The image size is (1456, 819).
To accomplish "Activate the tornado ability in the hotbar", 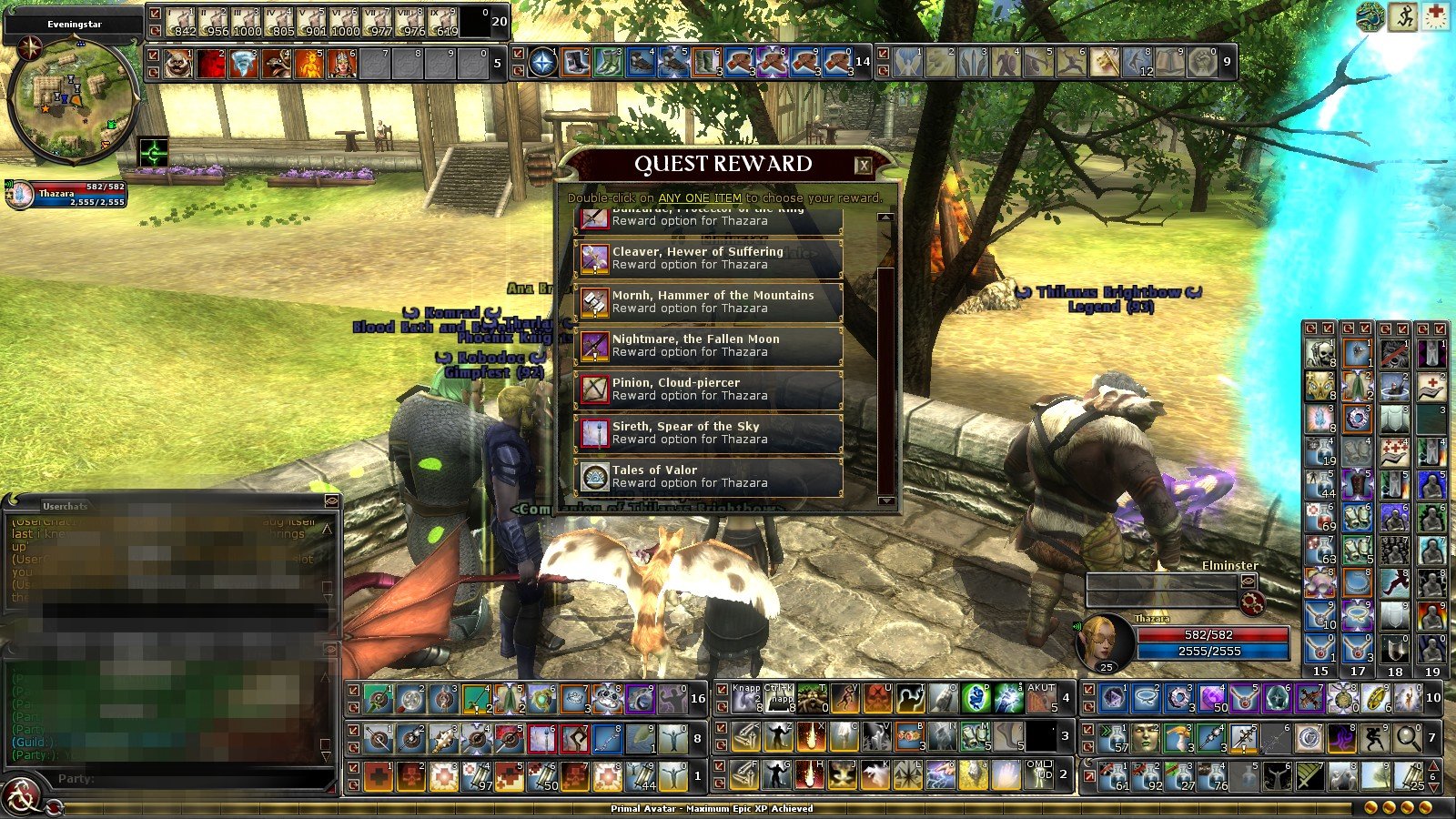I will click(x=244, y=64).
